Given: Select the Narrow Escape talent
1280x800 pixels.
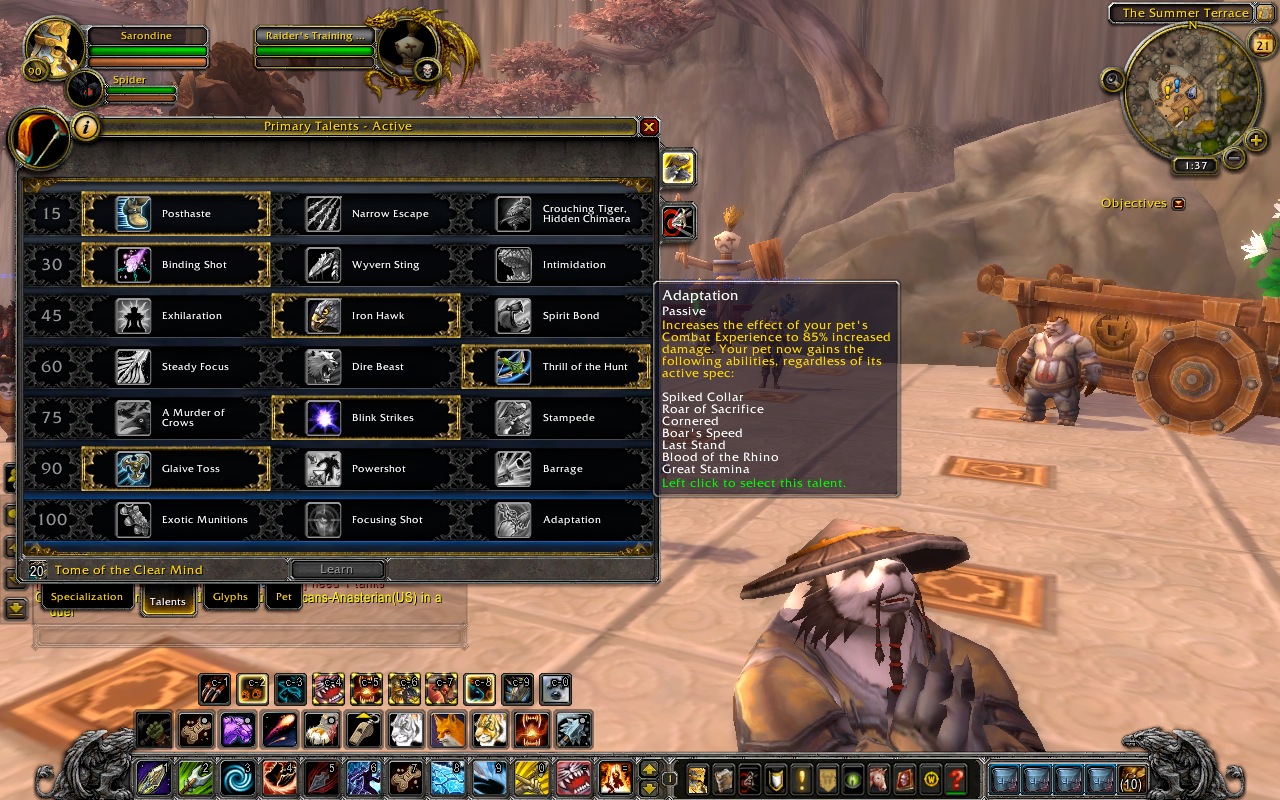Looking at the screenshot, I should click(367, 214).
